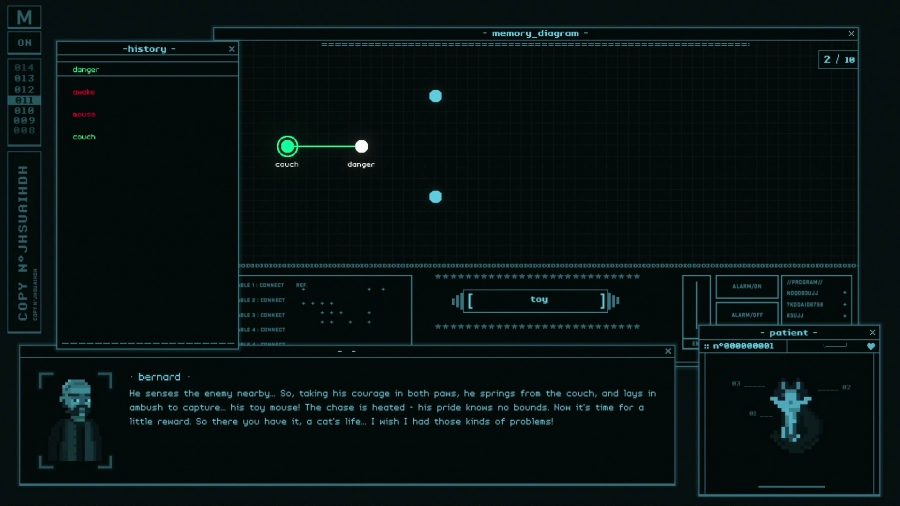
Task: Activate the ALARM/OFF button
Action: 747,314
